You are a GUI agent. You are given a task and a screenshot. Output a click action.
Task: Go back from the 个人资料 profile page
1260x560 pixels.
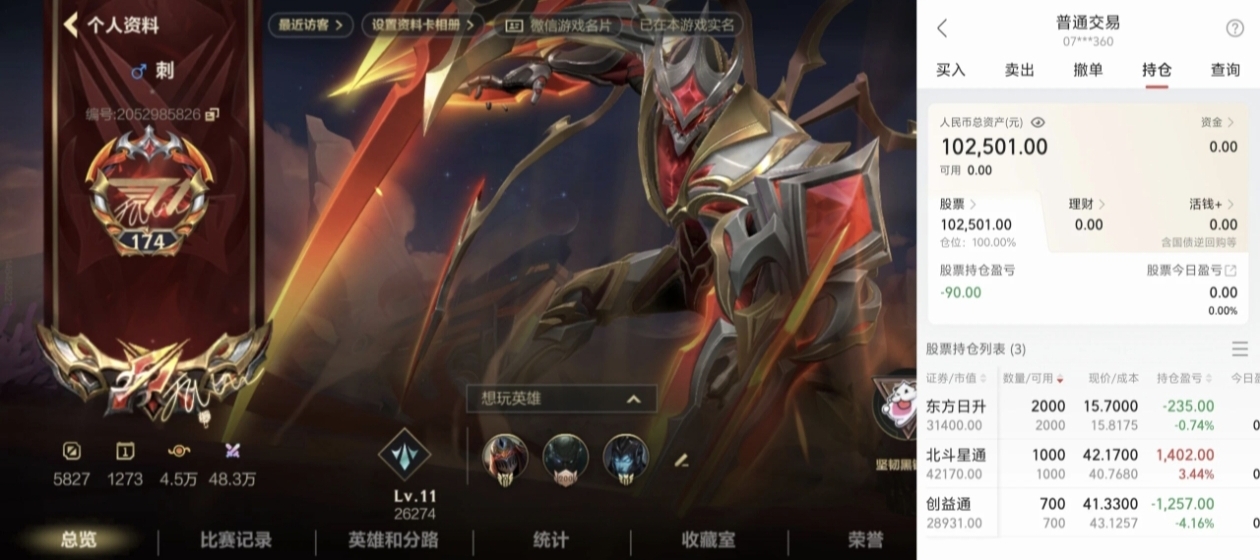71,25
